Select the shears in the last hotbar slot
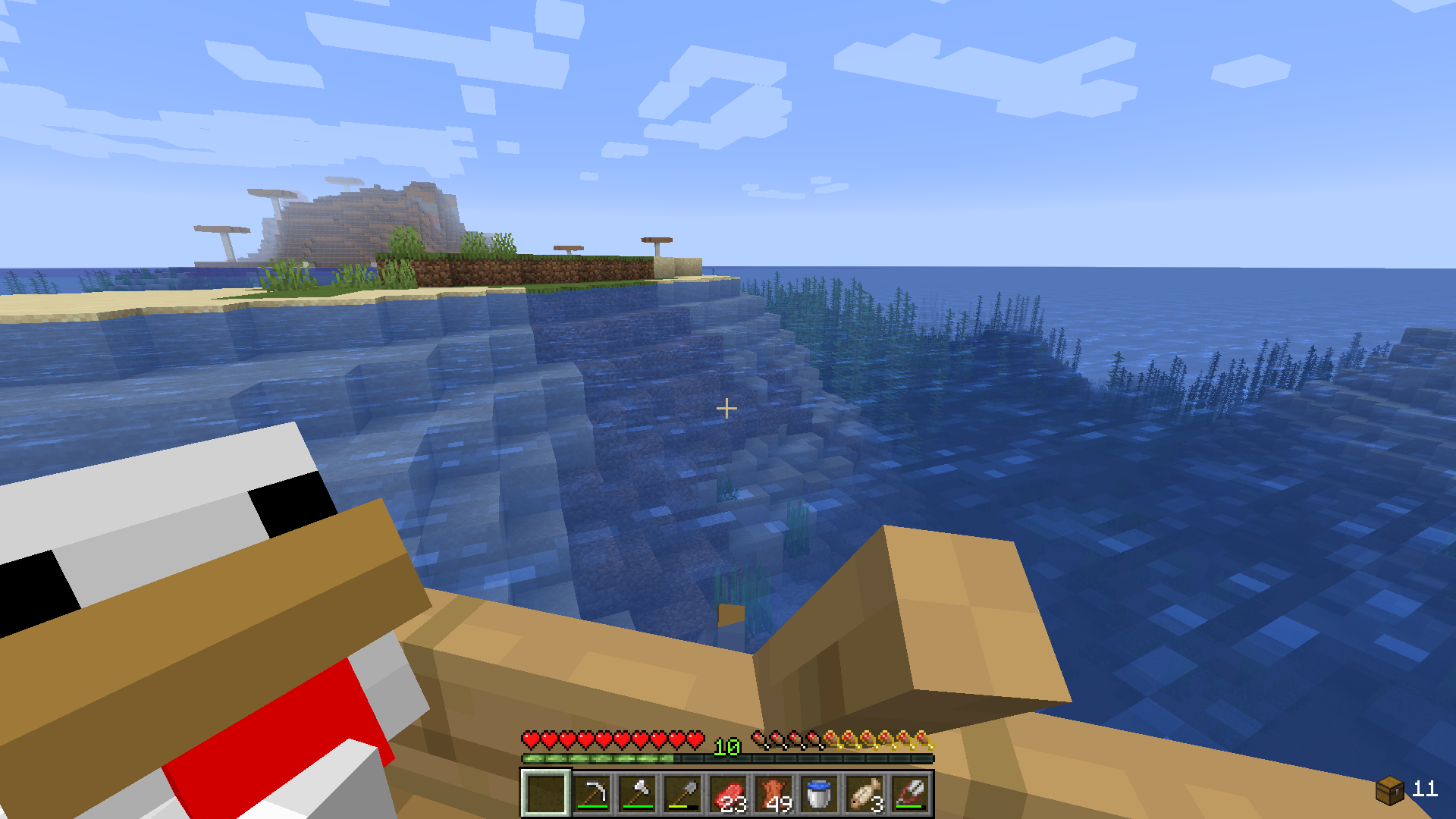Image resolution: width=1456 pixels, height=819 pixels. point(910,793)
